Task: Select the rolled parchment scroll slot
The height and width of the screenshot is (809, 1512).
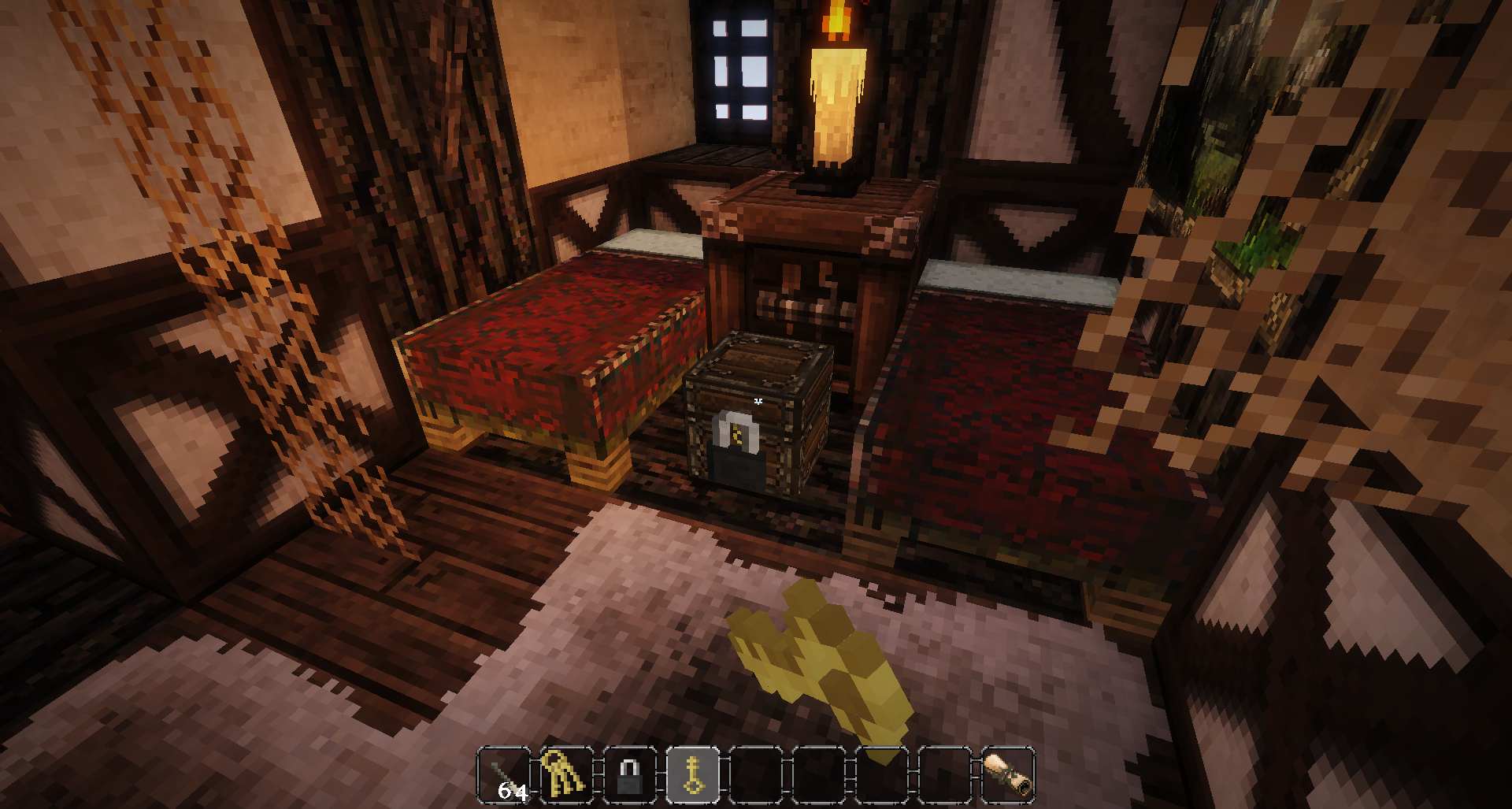Action: [1007, 775]
